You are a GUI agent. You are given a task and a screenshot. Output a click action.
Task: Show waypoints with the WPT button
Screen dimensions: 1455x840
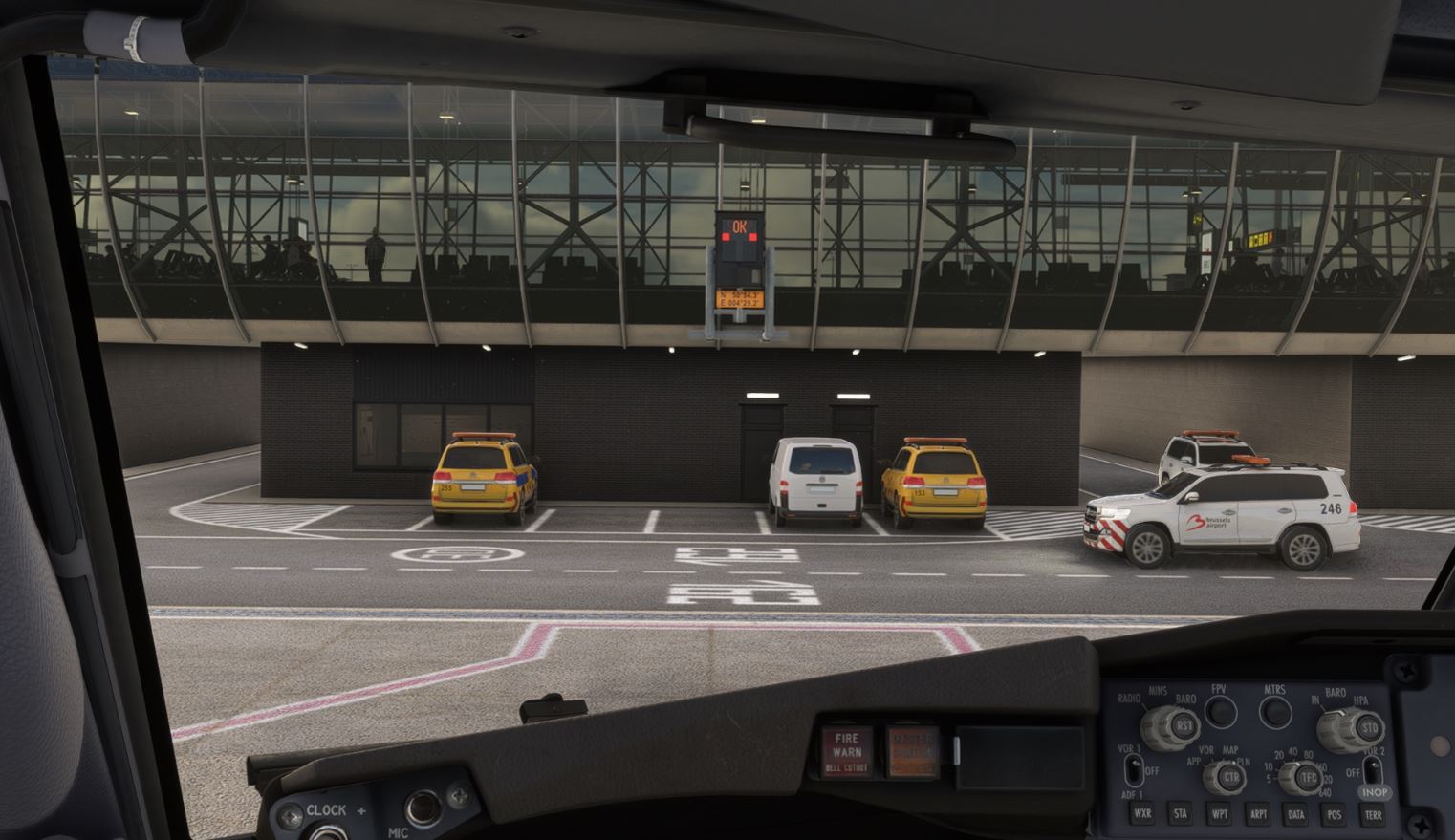(1219, 815)
